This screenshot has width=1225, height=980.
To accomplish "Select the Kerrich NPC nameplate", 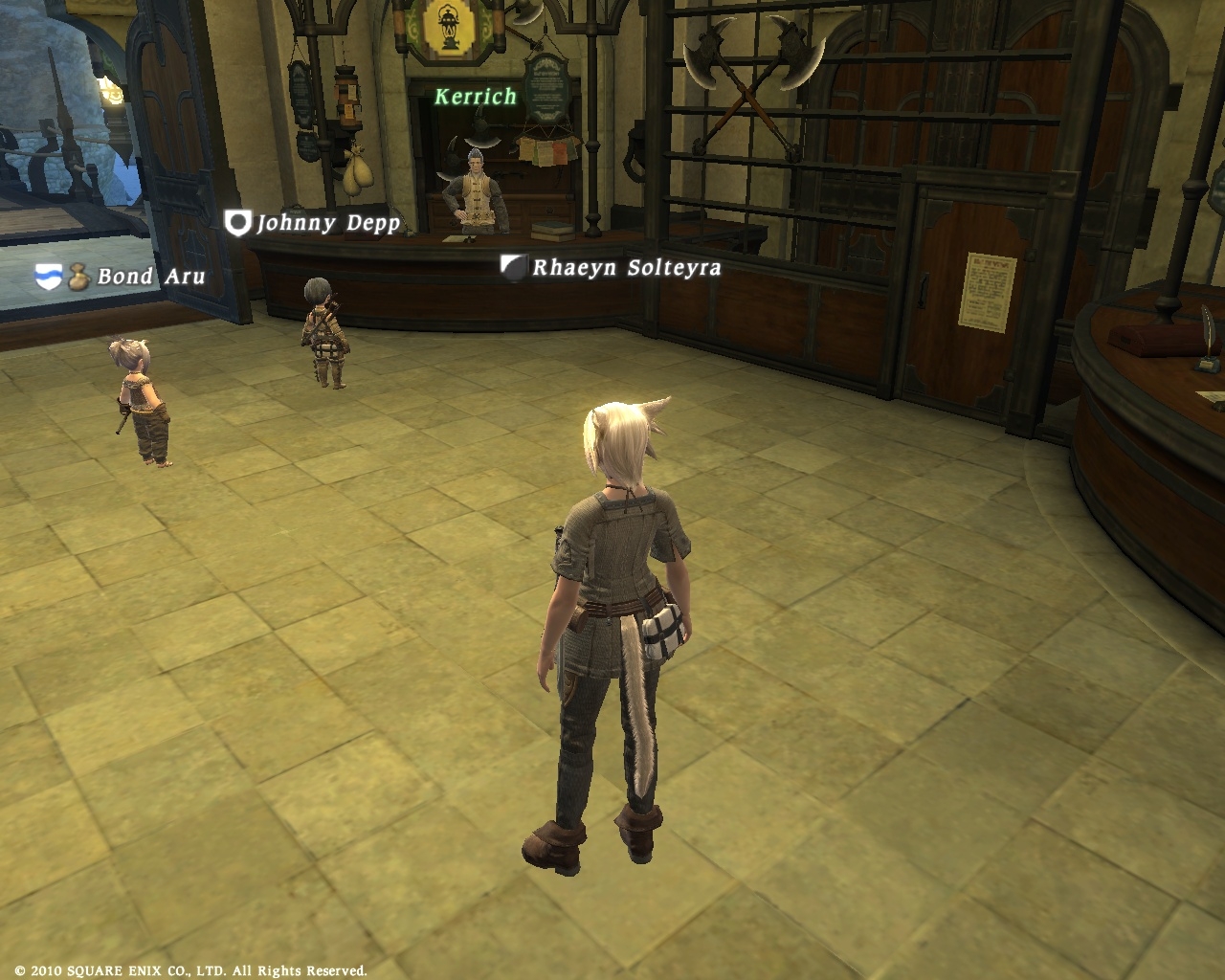I will coord(476,97).
